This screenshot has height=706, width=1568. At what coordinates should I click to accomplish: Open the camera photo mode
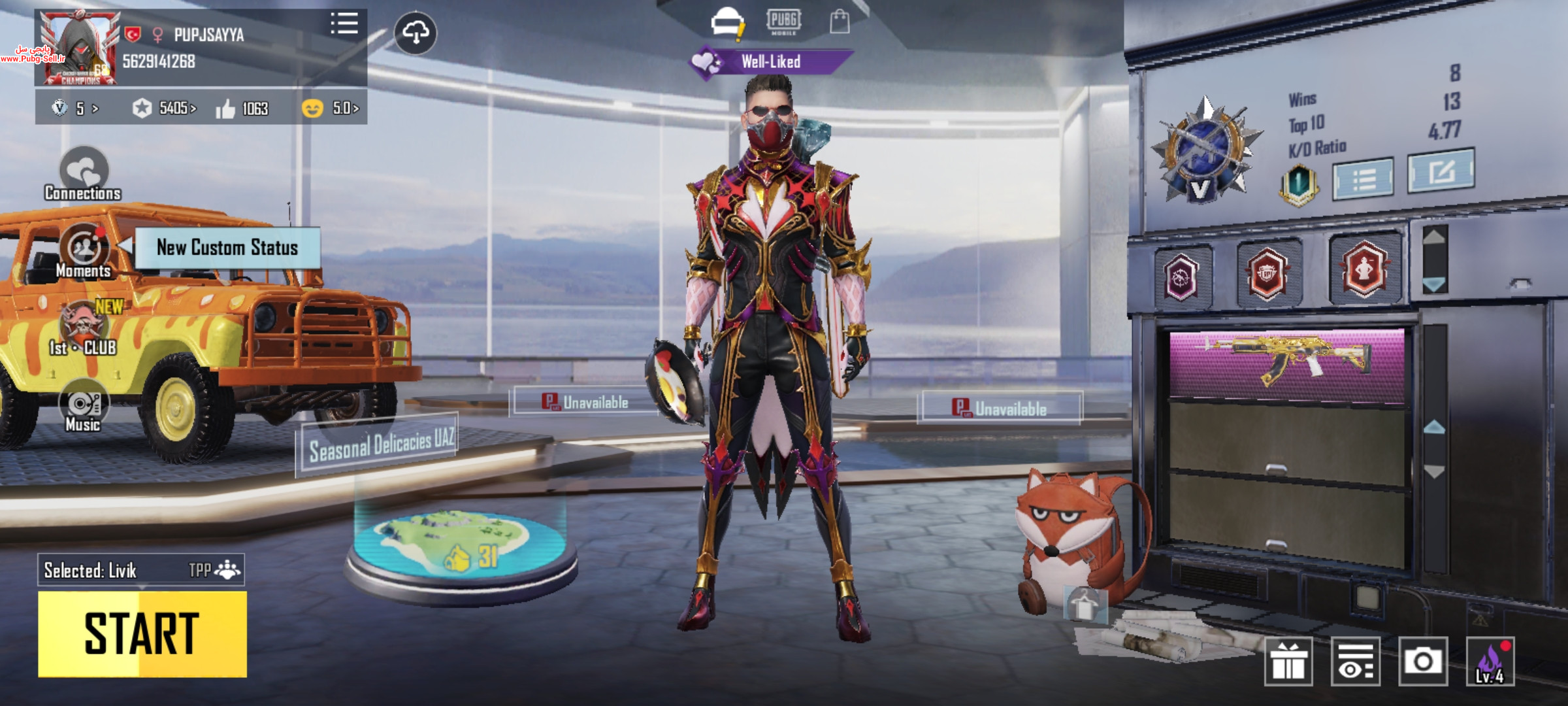click(x=1422, y=662)
